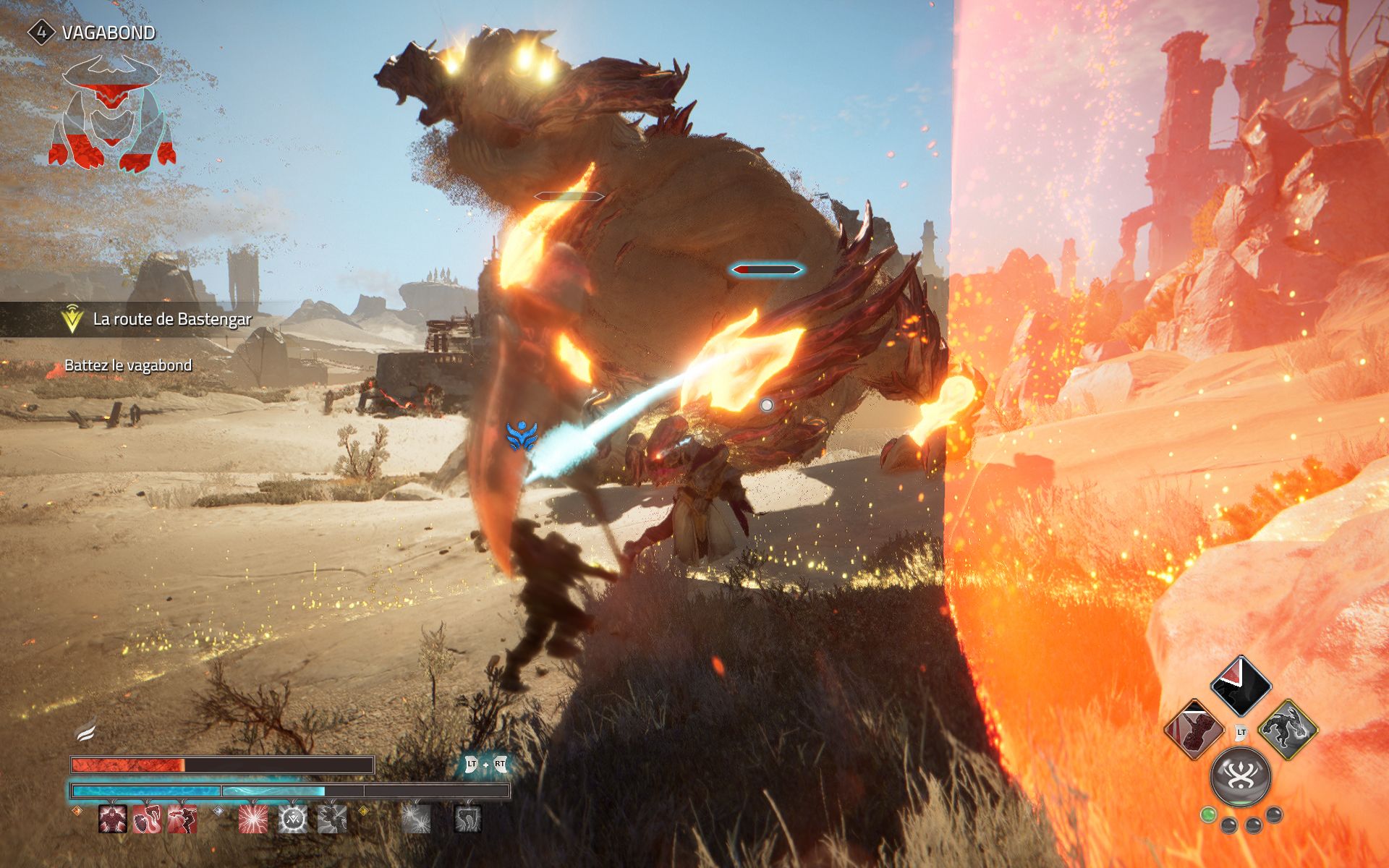Choose the grey twin sparks ability
This screenshot has height=868, width=1389.
pyautogui.click(x=416, y=819)
